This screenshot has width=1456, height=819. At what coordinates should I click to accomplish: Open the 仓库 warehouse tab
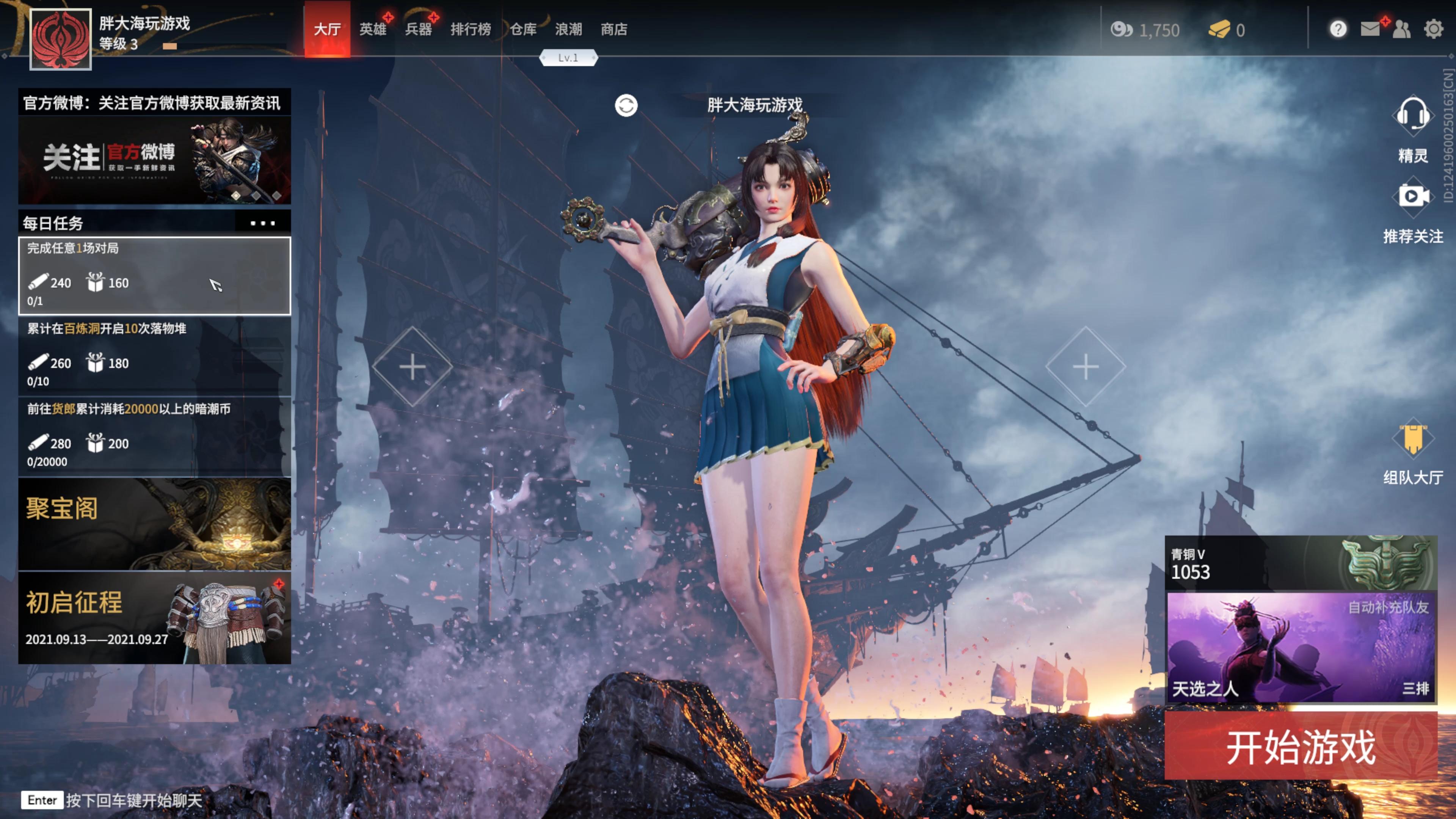pyautogui.click(x=523, y=30)
